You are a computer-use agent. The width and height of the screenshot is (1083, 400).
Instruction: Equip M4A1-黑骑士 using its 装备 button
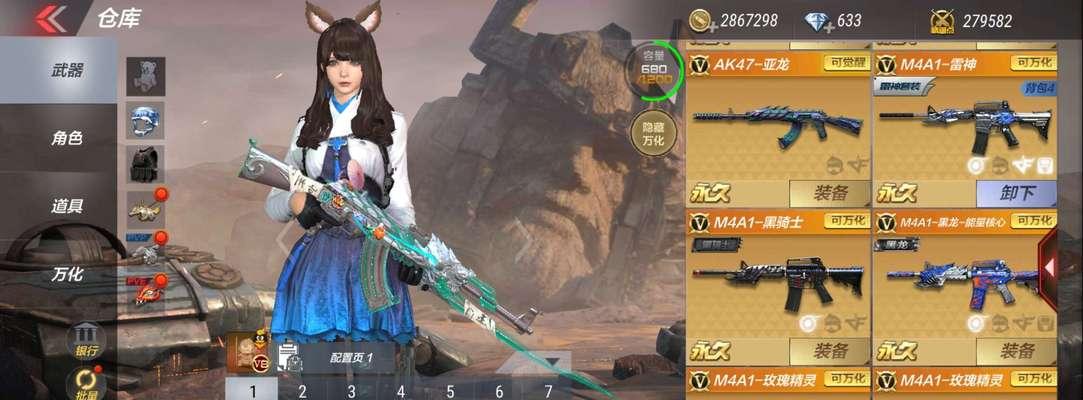coord(829,351)
